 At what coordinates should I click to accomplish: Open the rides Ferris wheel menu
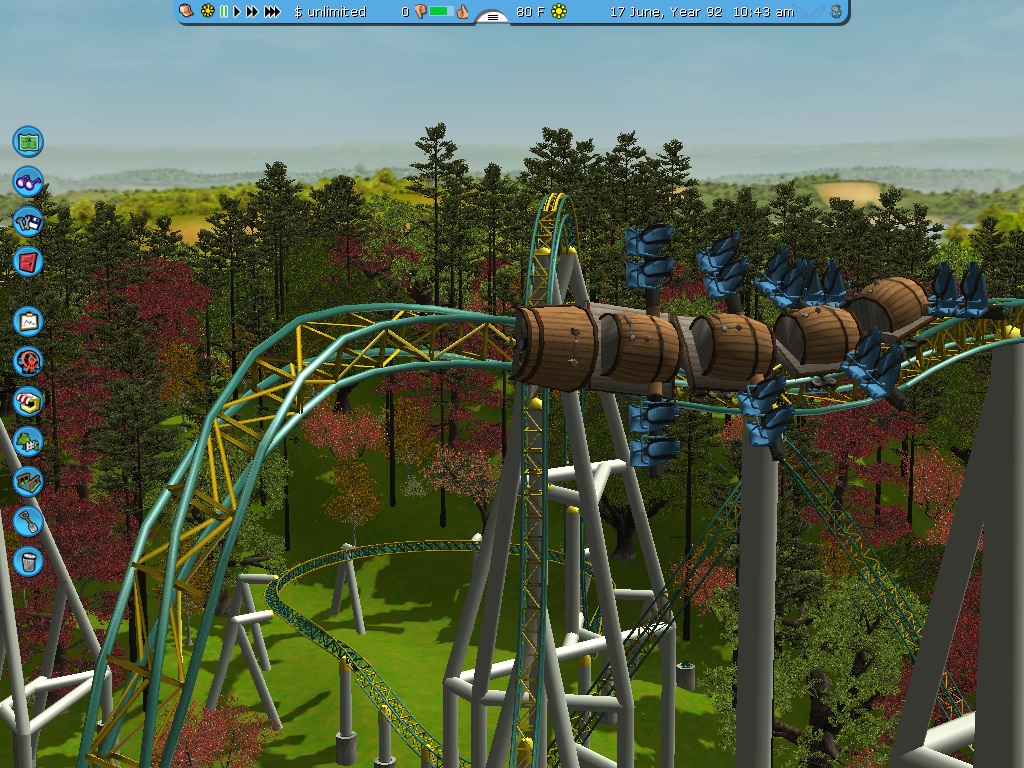28,361
